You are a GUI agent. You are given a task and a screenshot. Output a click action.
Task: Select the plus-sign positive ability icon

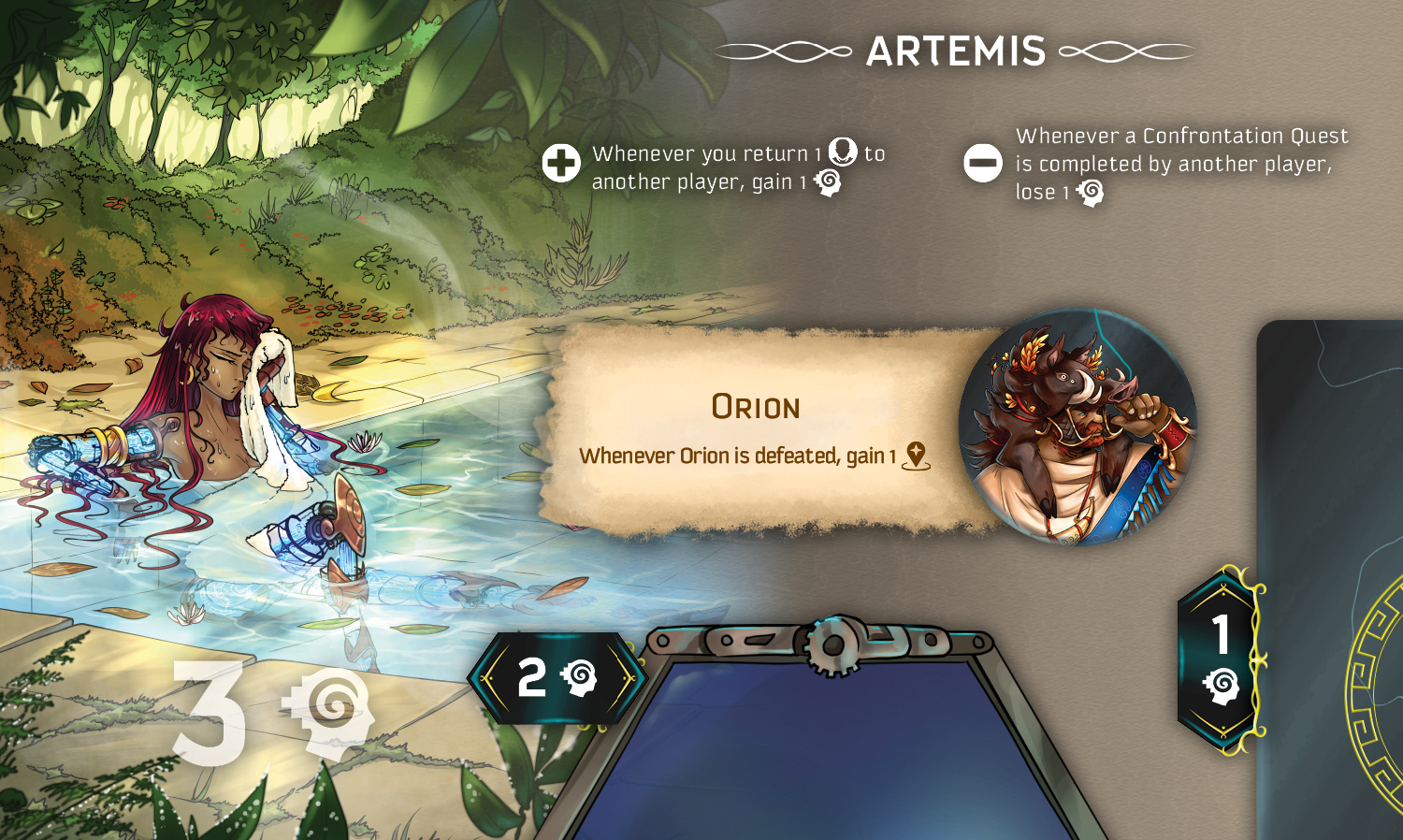[561, 164]
